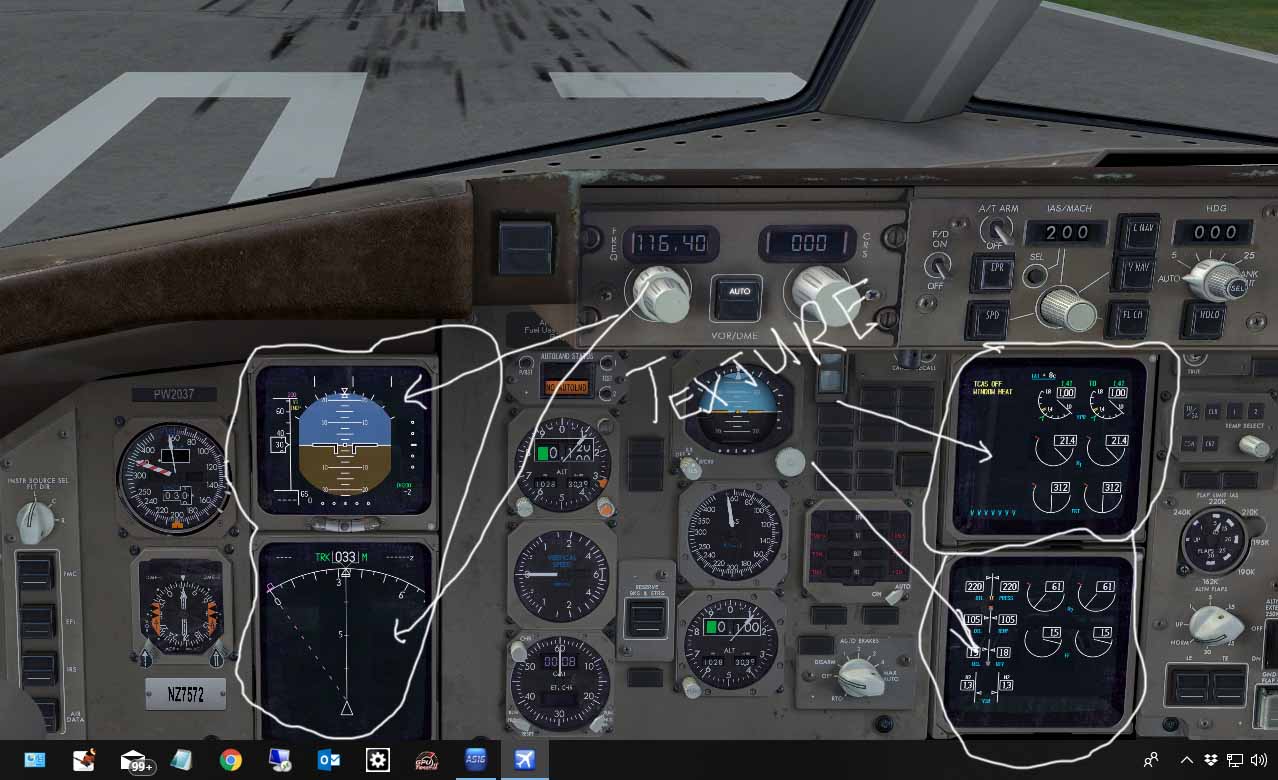Click the VOR frequency knob

[660, 292]
